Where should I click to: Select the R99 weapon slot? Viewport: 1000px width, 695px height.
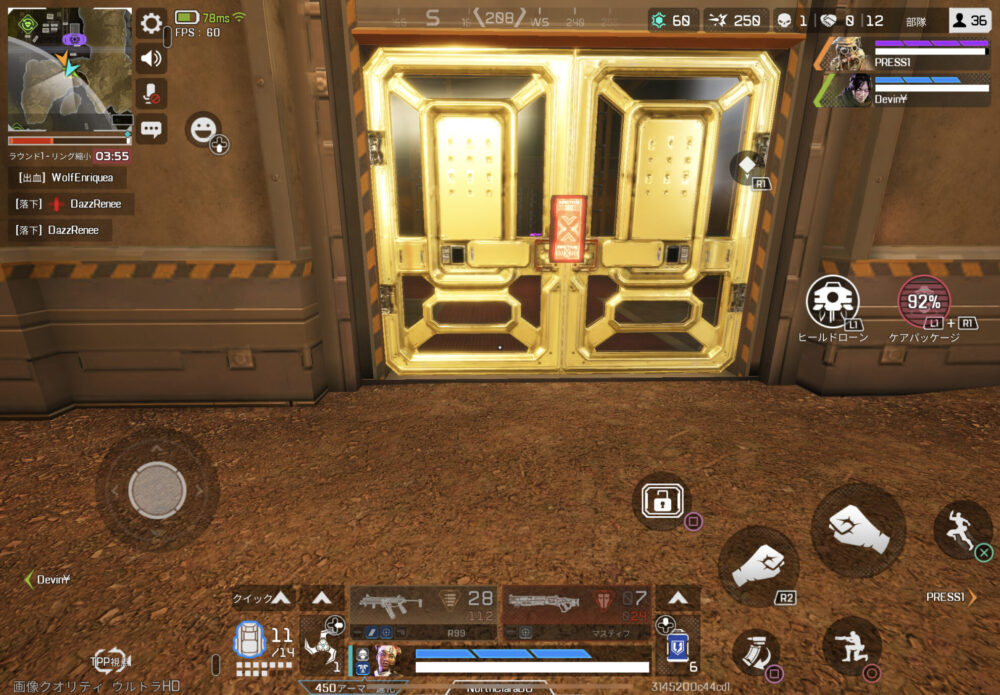[x=423, y=612]
